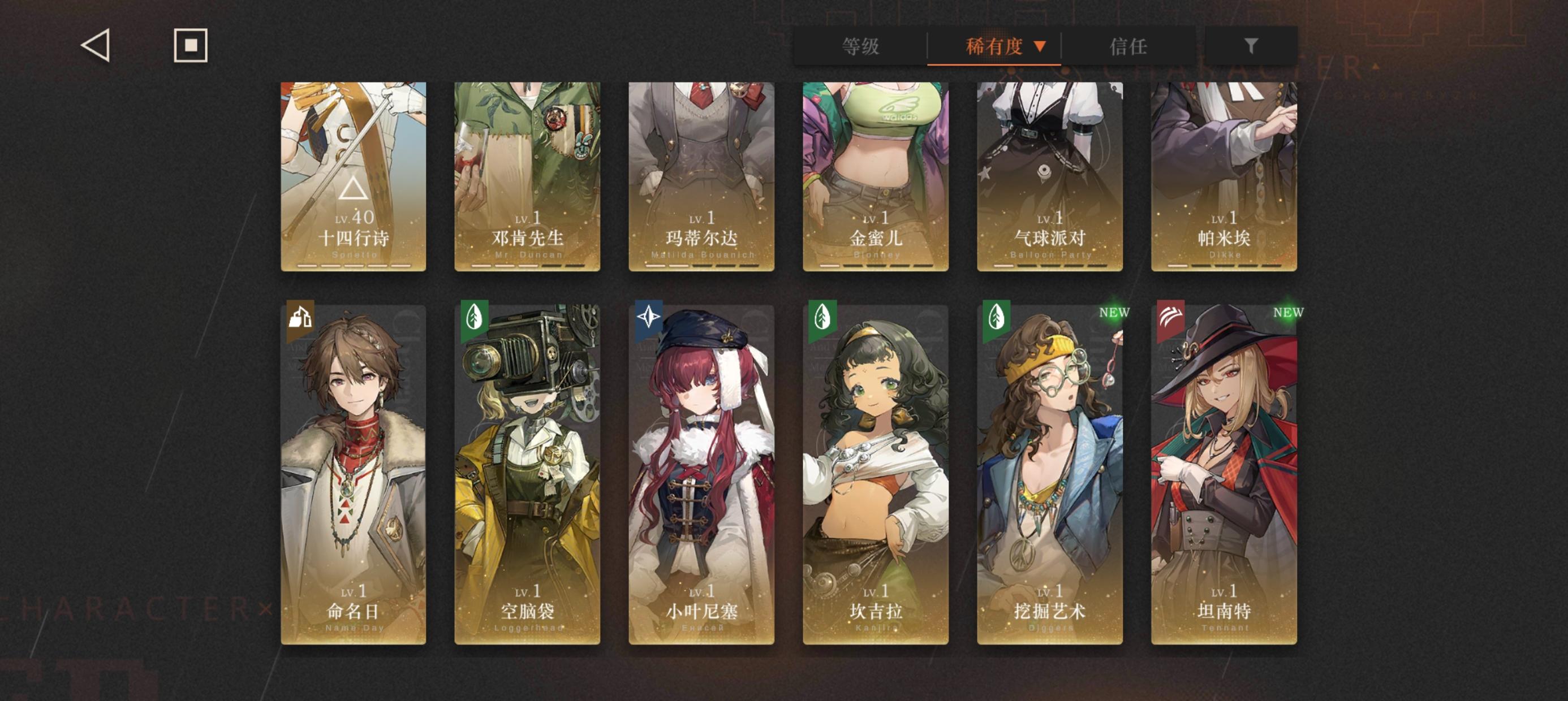
Task: Collapse the rarity sorting by clicking its arrow
Action: tap(1040, 46)
